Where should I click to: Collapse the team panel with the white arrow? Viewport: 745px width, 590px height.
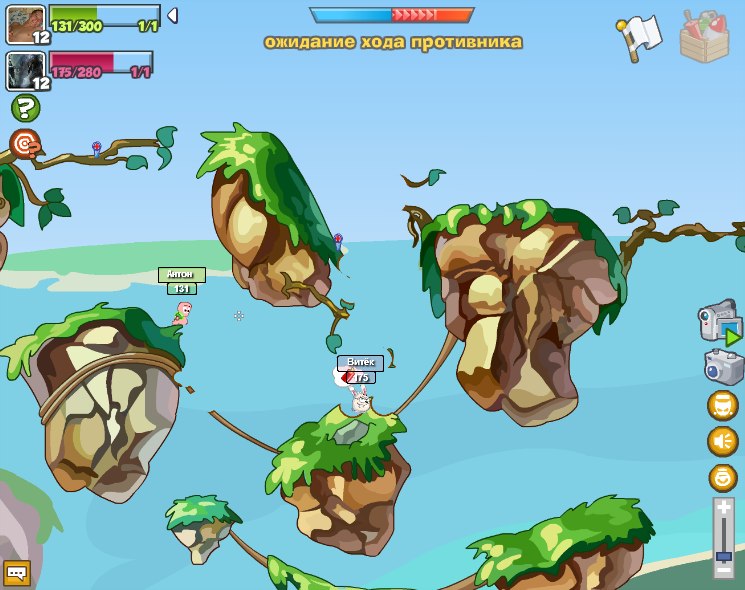coord(172,16)
